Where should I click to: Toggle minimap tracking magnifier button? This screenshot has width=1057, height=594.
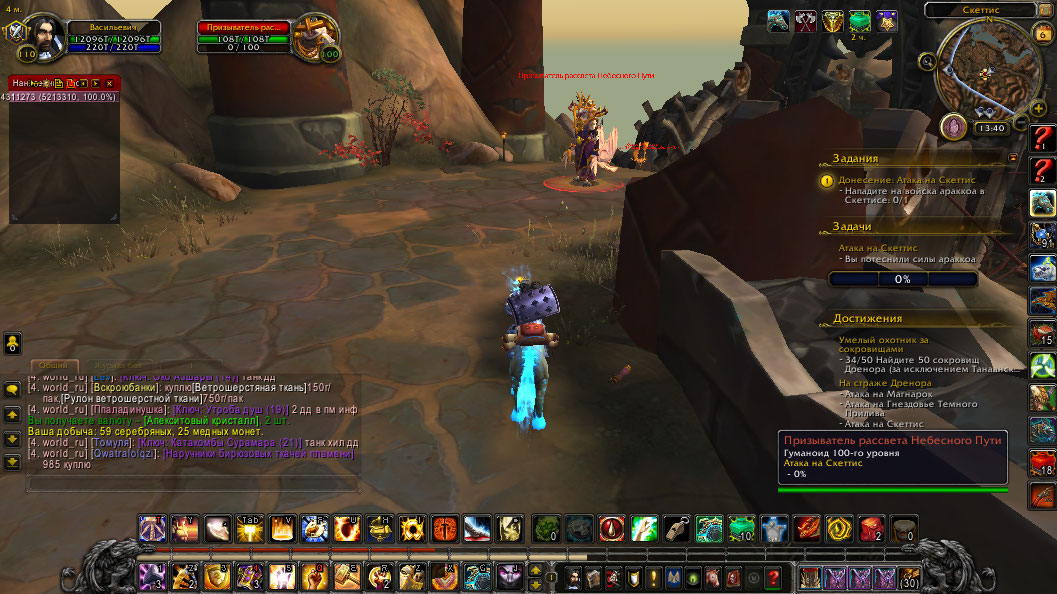coord(929,62)
